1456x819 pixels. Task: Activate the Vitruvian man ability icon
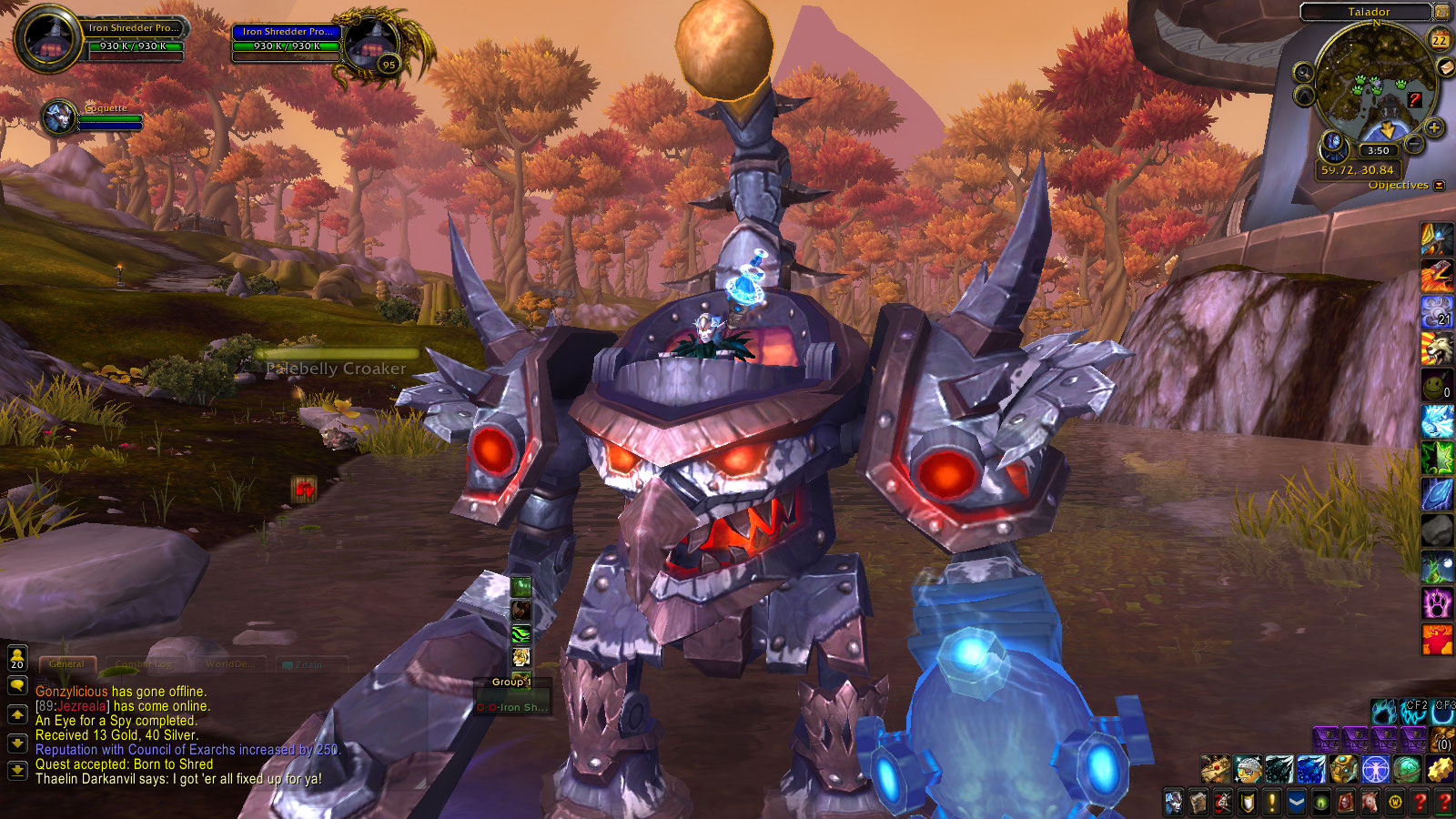point(1376,770)
